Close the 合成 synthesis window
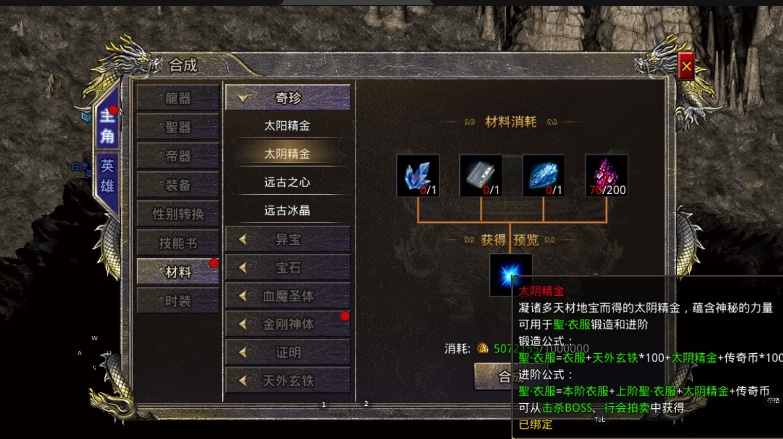 click(x=686, y=66)
